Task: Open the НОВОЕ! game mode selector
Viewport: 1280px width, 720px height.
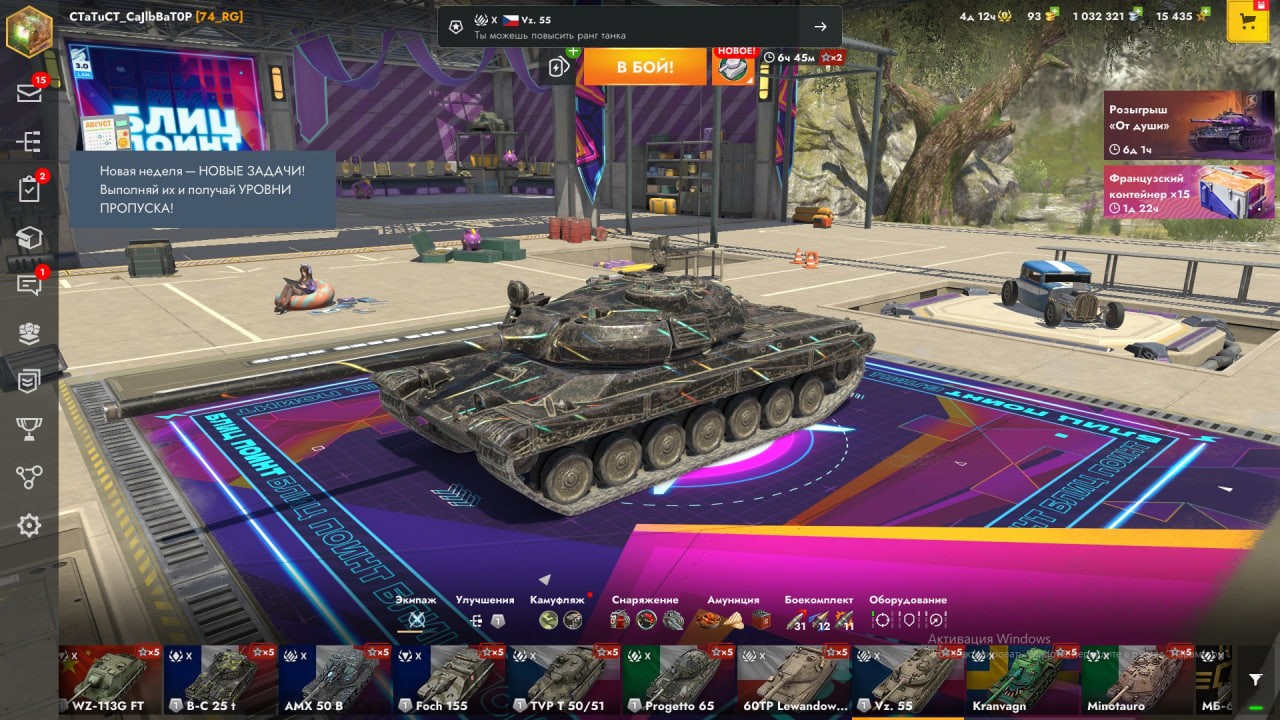Action: [x=734, y=65]
